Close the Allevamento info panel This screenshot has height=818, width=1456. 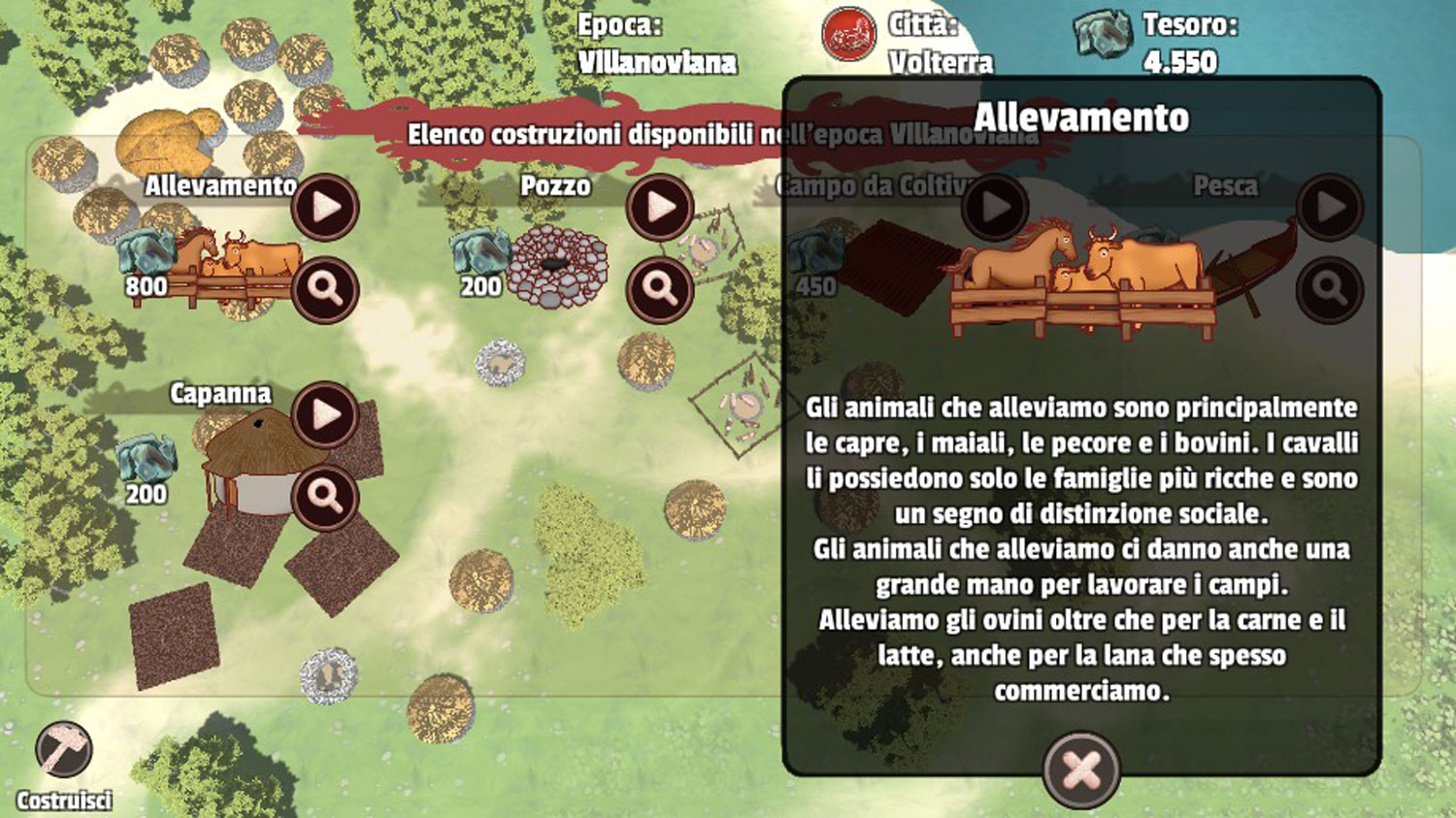click(x=1081, y=770)
